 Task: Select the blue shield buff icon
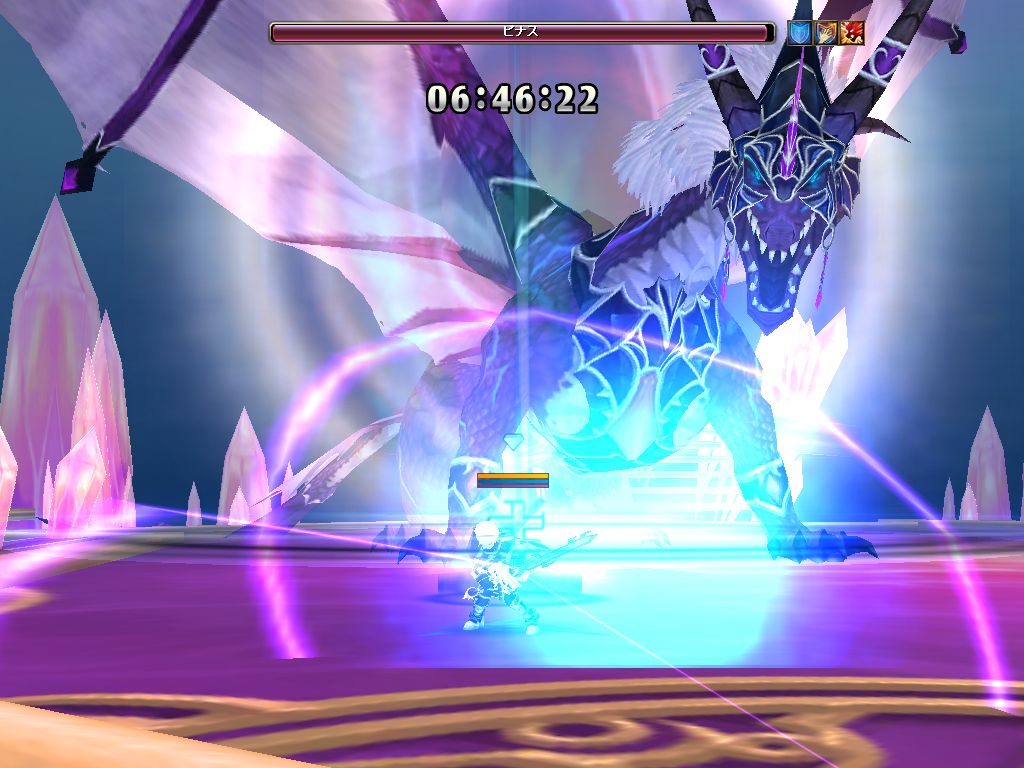click(799, 33)
